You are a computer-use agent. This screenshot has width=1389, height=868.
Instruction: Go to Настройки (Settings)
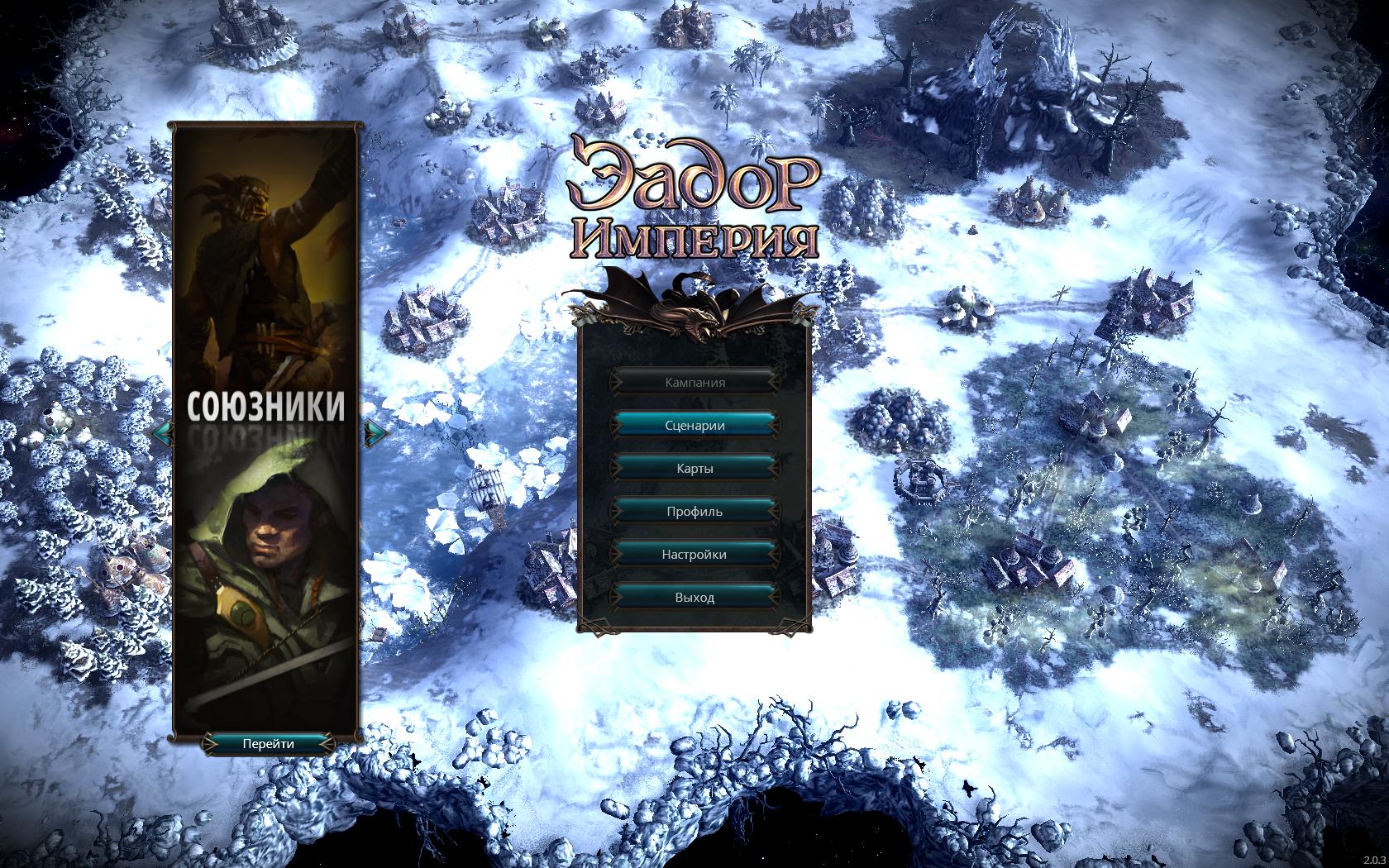pos(694,555)
